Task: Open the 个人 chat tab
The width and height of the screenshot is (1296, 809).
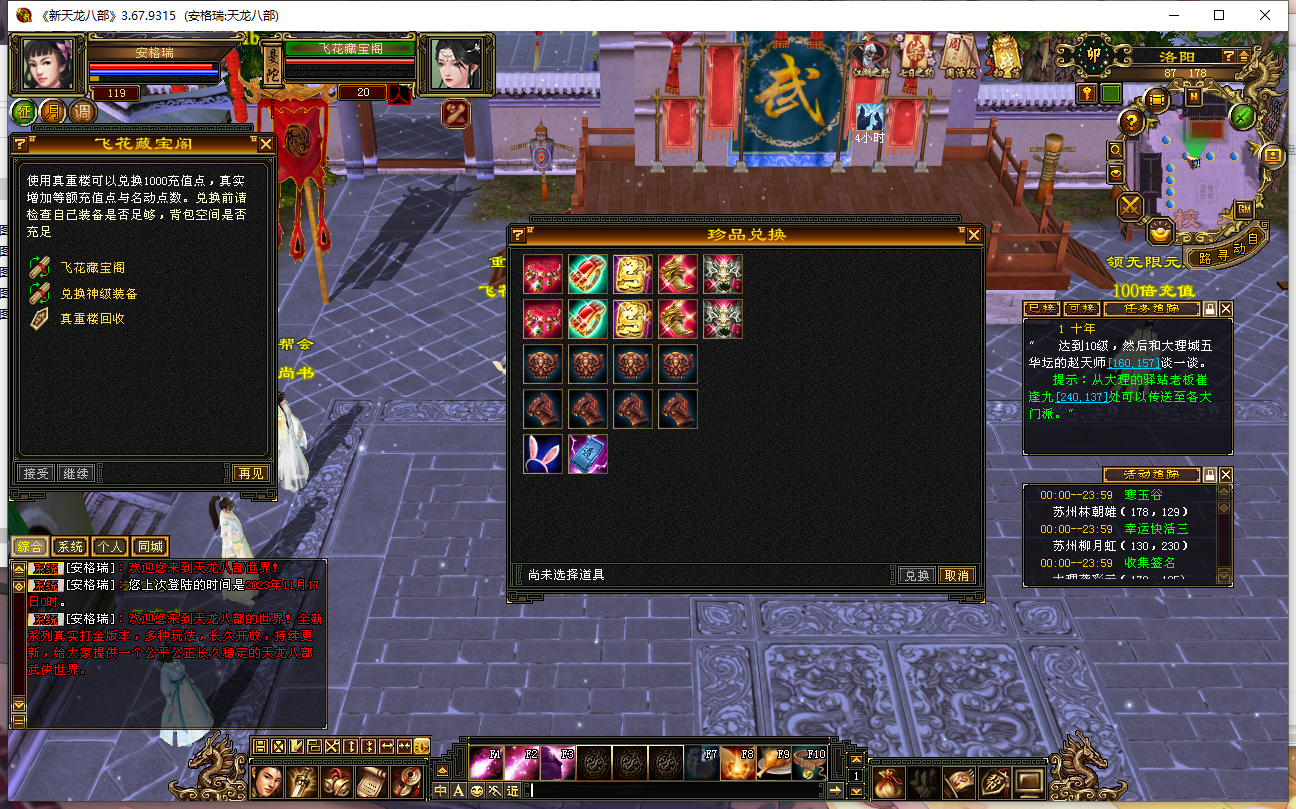Action: [x=110, y=547]
